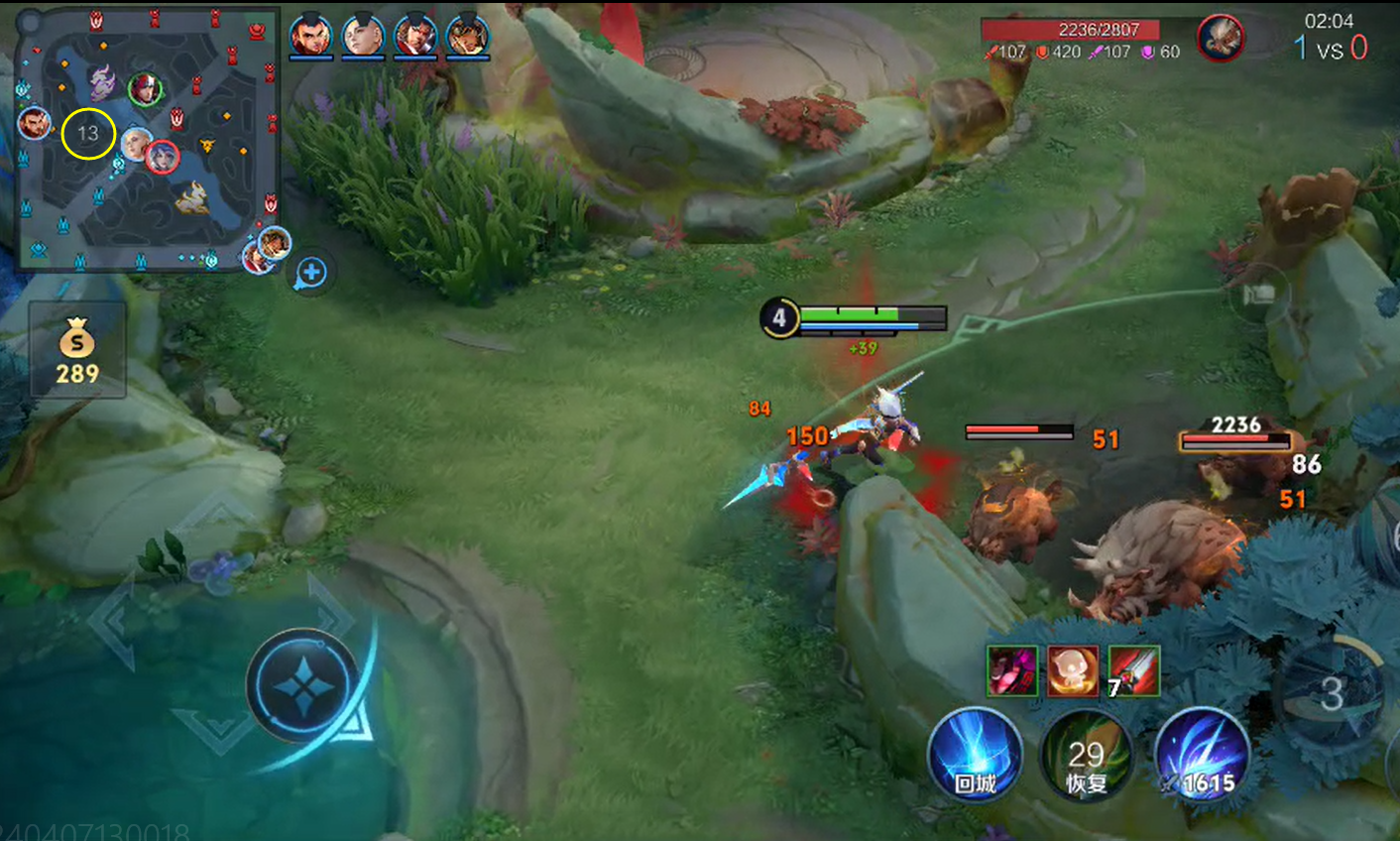Tap the flag signal button

pyautogui.click(x=1258, y=294)
